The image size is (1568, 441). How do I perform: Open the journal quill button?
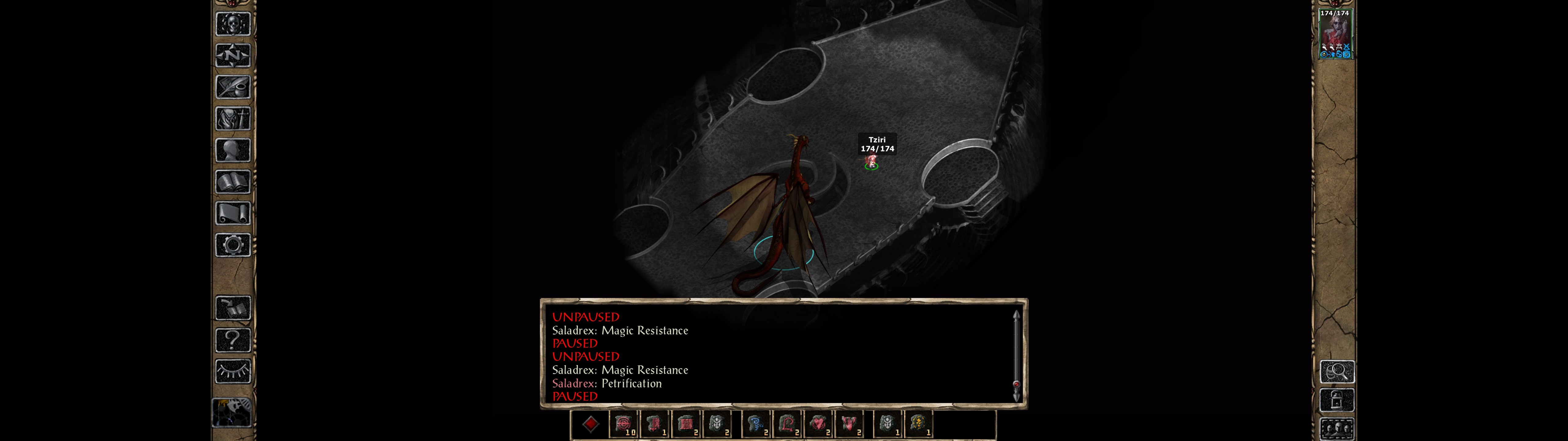tap(233, 87)
